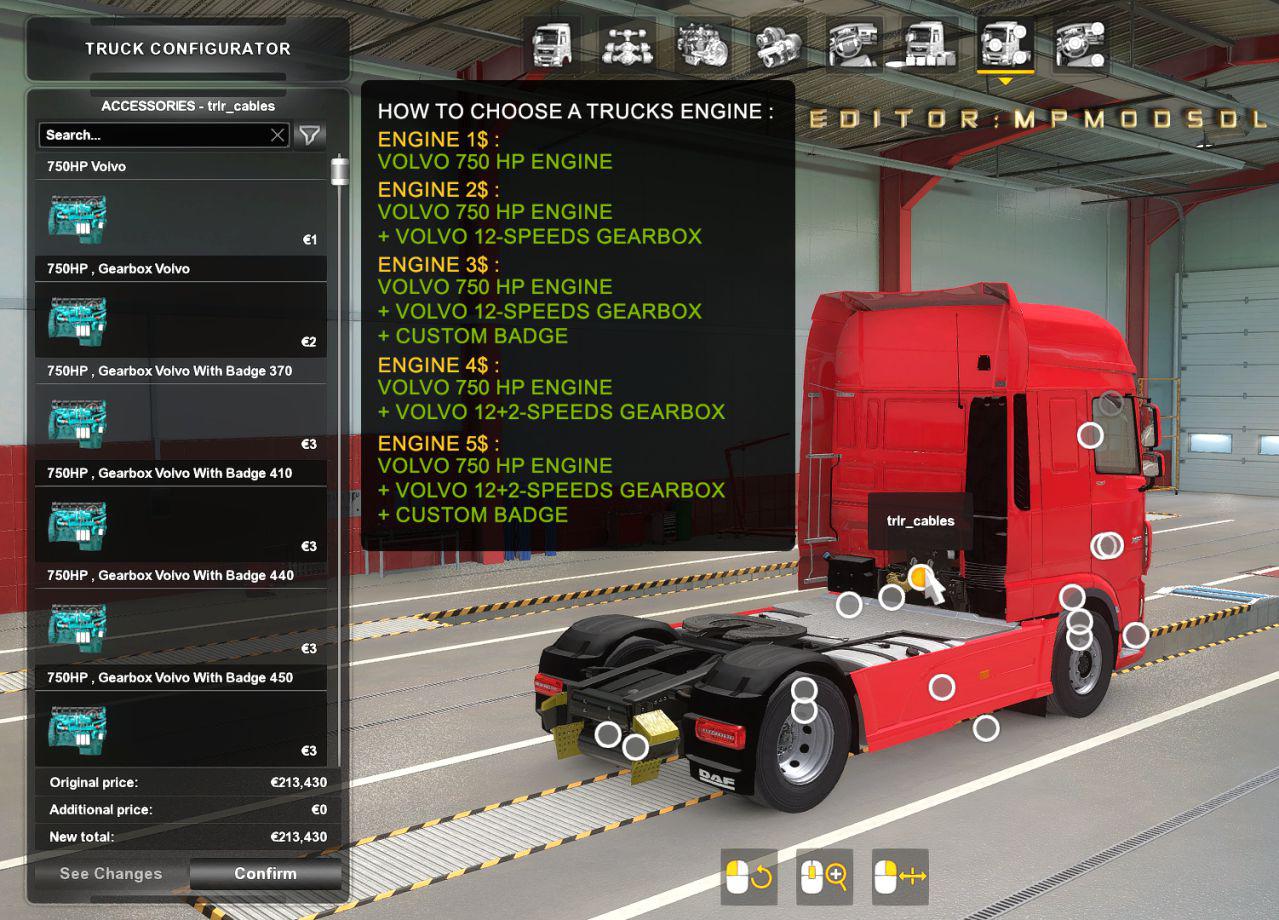Clear the search box with the X
The width and height of the screenshot is (1279, 920).
click(278, 135)
